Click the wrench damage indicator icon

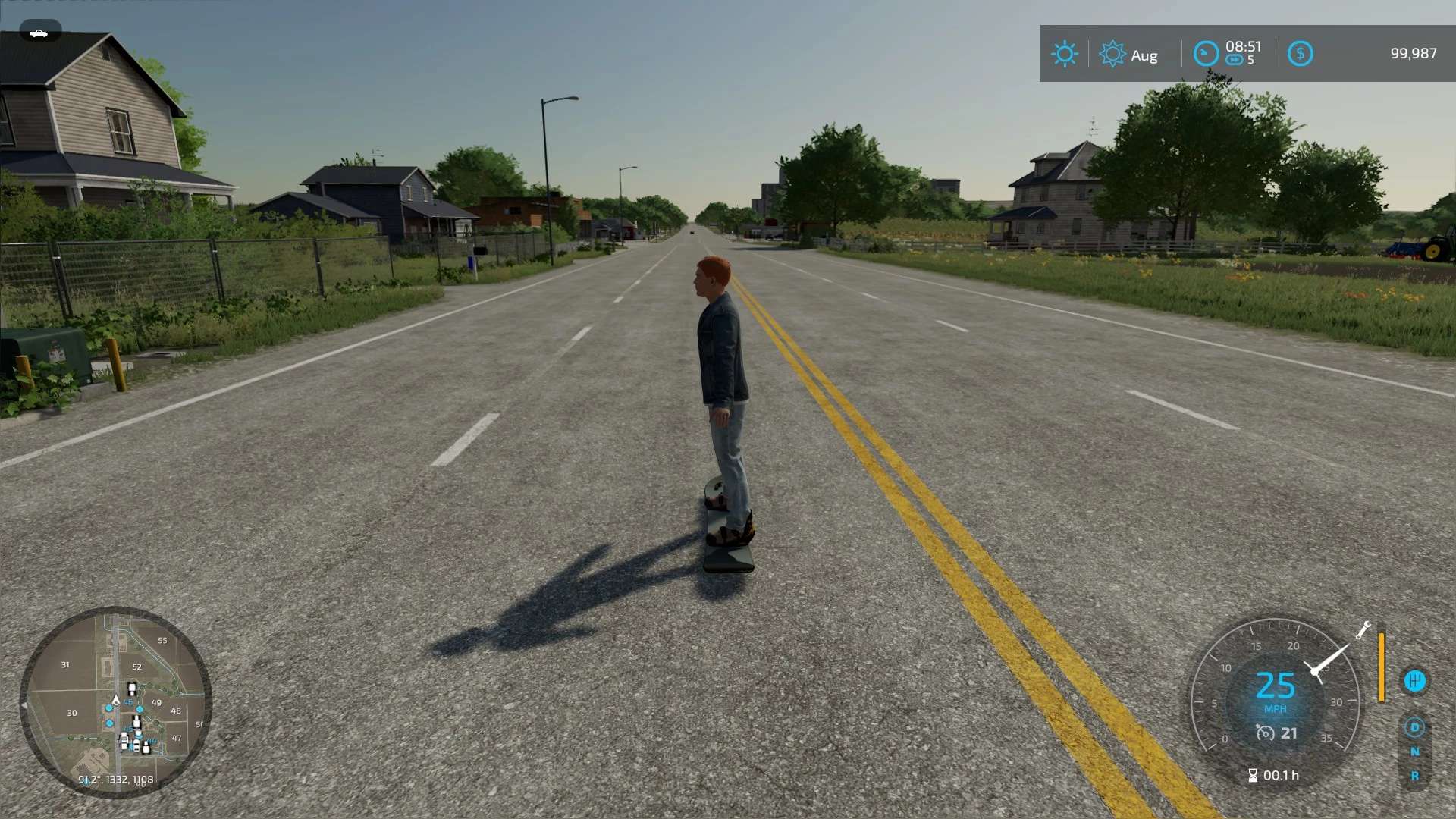(1363, 630)
